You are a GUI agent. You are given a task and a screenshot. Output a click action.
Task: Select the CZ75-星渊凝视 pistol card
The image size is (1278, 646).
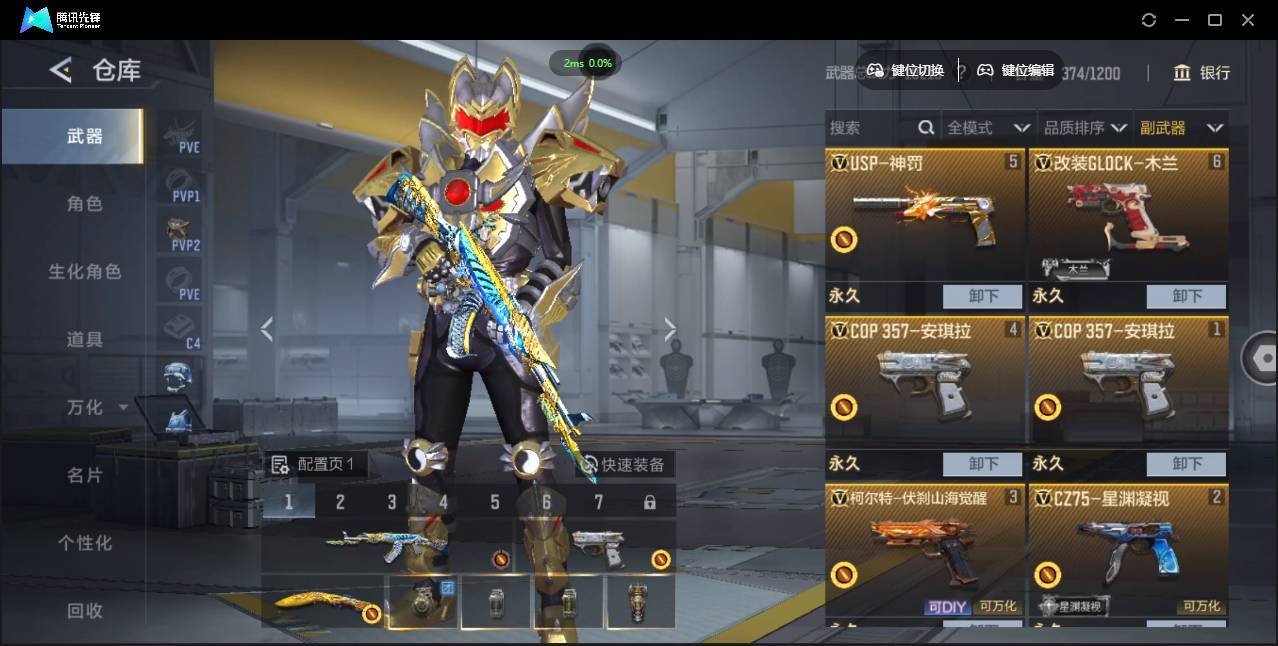coord(1128,550)
